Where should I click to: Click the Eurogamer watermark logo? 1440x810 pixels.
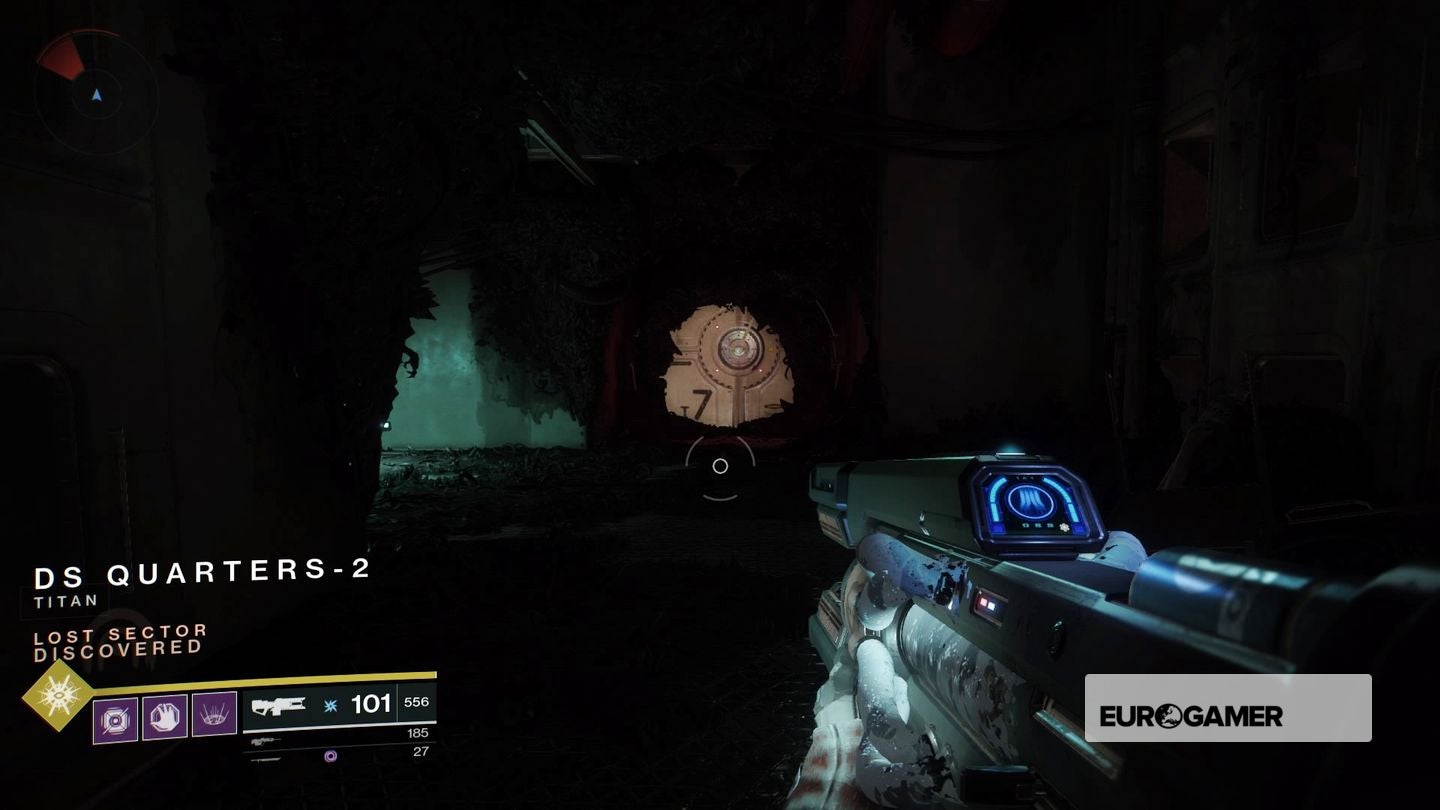1227,708
